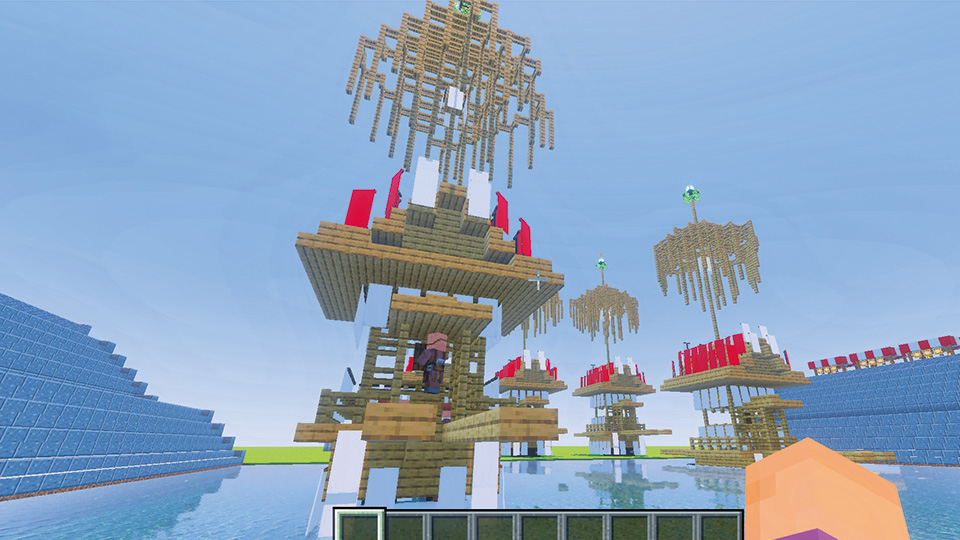Select the highlighted active hotbar slot

click(359, 526)
